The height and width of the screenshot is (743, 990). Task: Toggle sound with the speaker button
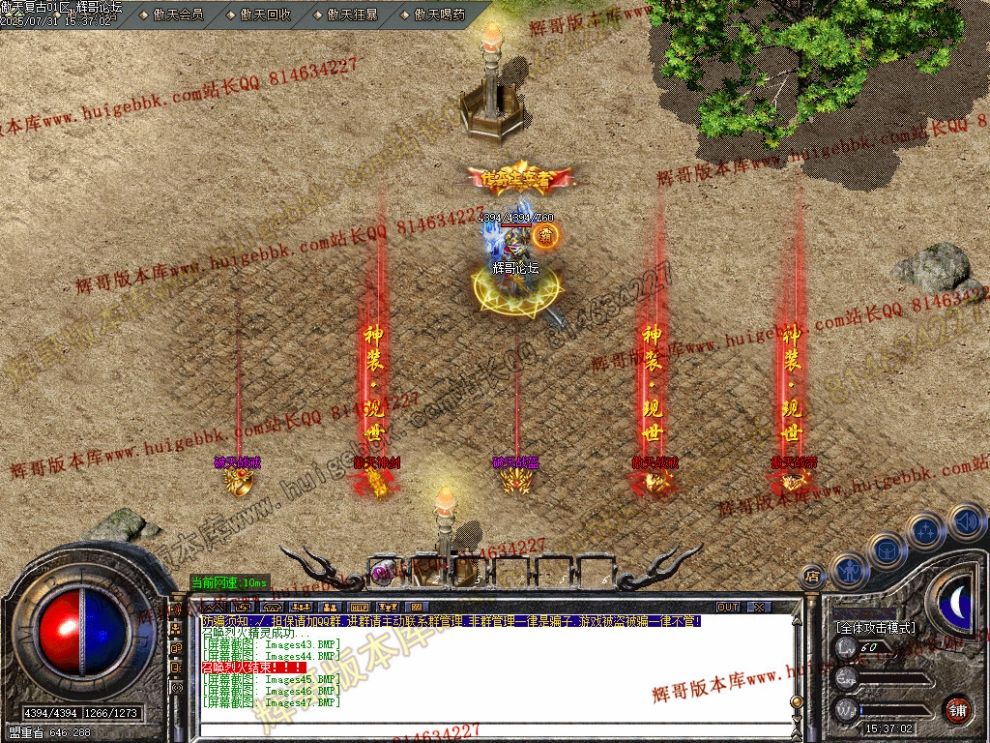click(x=966, y=520)
